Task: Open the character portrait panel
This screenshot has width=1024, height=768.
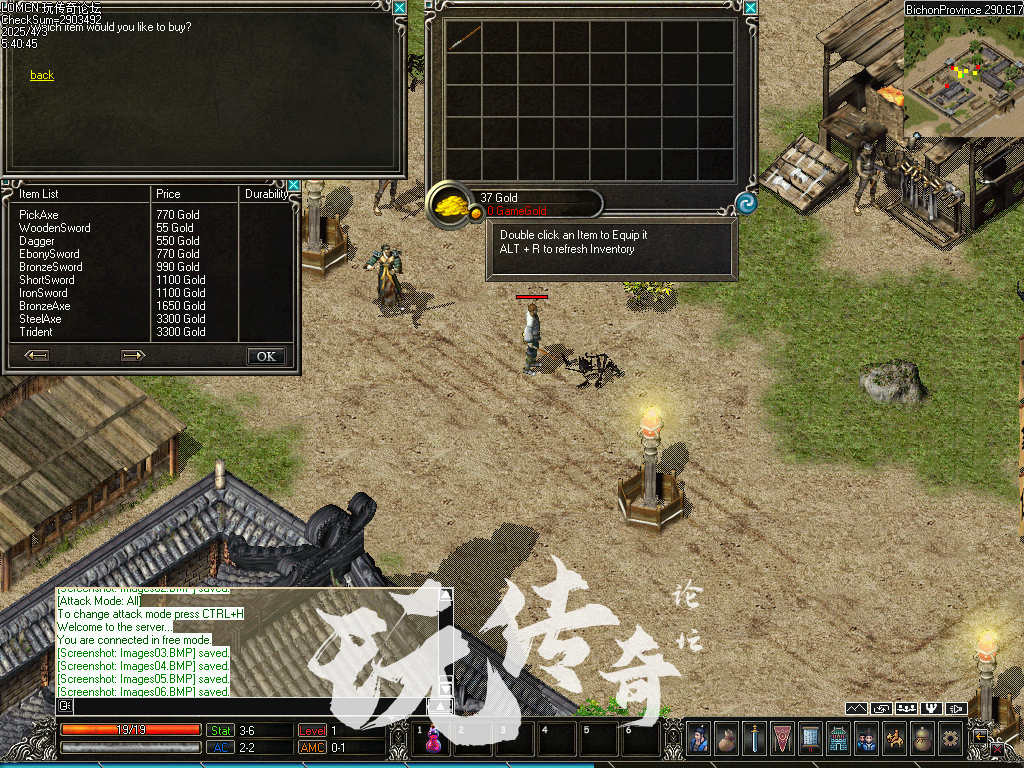Action: tap(698, 739)
